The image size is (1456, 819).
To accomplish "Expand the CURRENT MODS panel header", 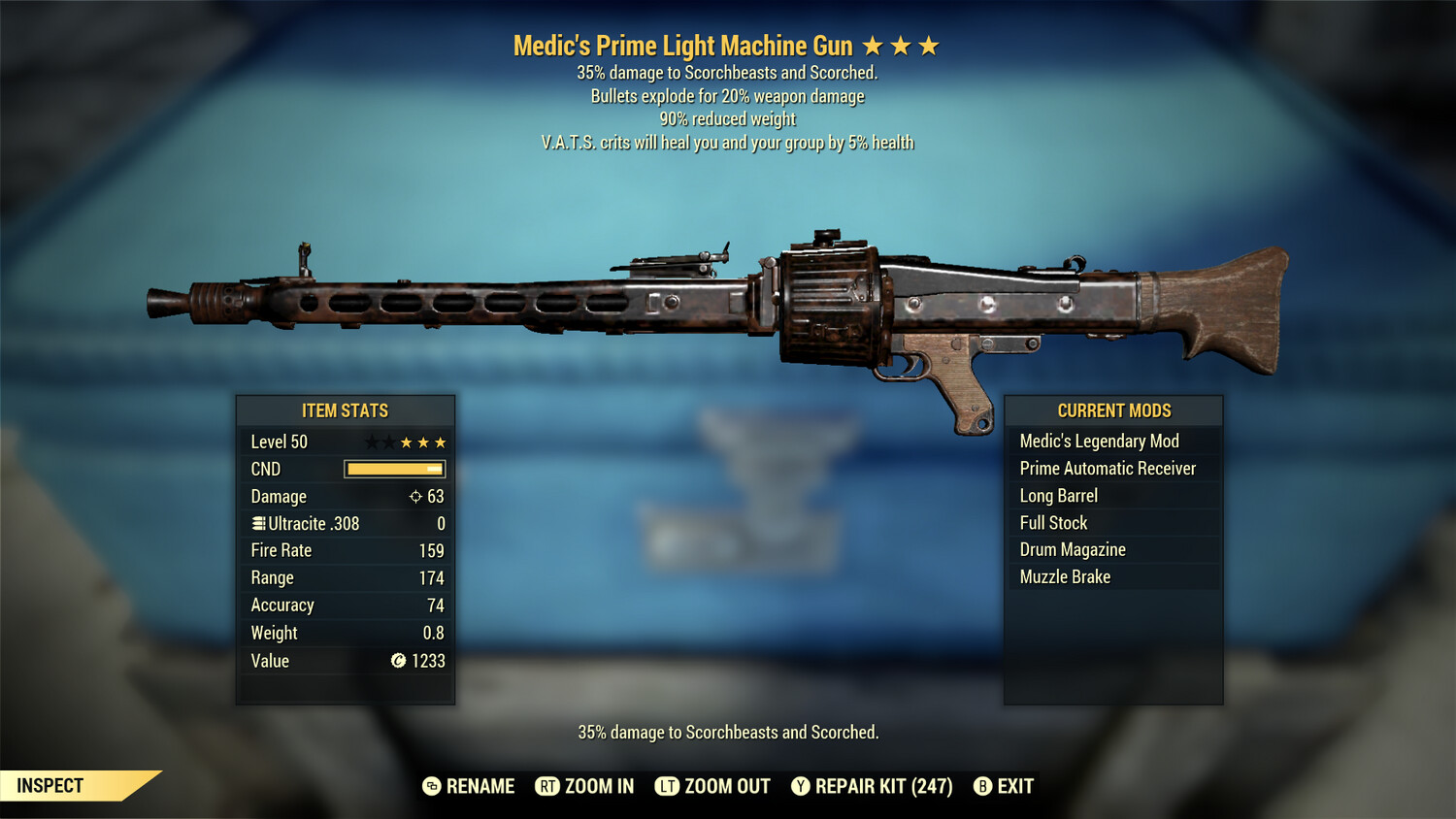I will (1112, 410).
